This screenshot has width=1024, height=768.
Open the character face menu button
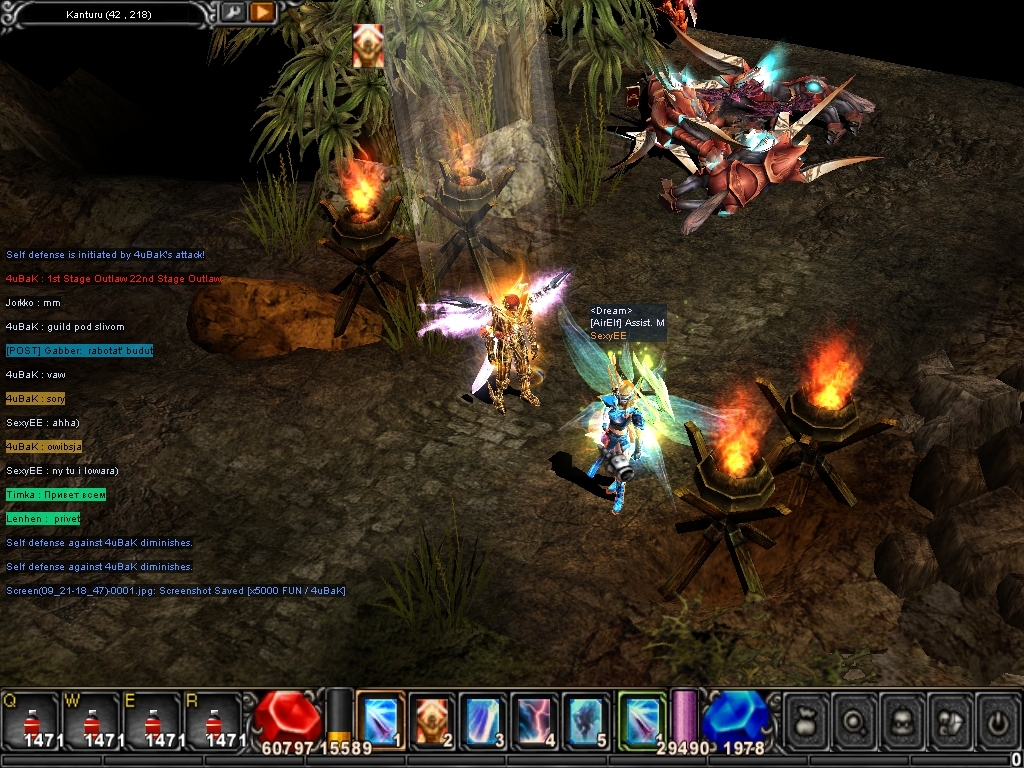903,720
